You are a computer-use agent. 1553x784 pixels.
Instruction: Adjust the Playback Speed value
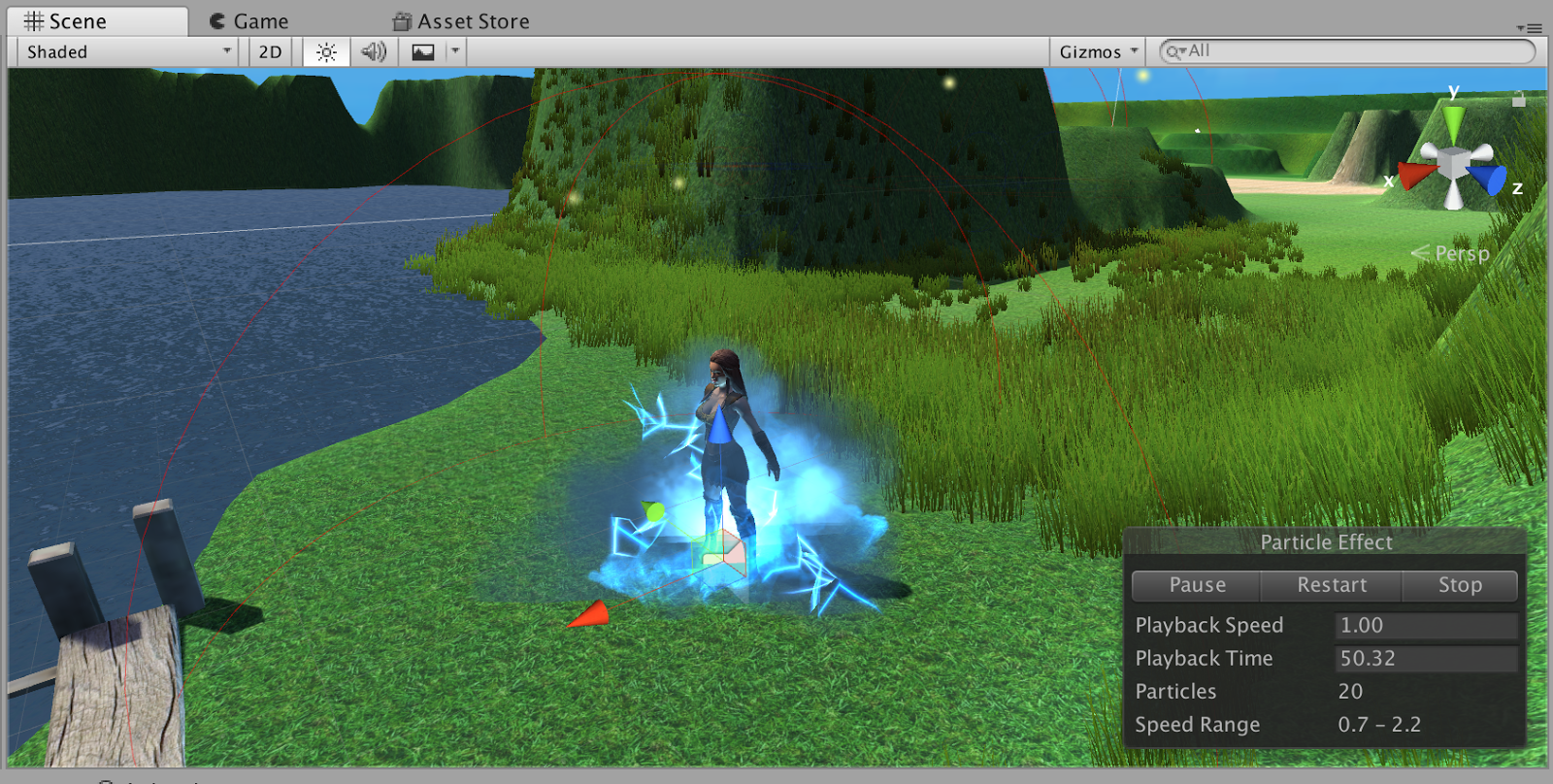click(1425, 625)
